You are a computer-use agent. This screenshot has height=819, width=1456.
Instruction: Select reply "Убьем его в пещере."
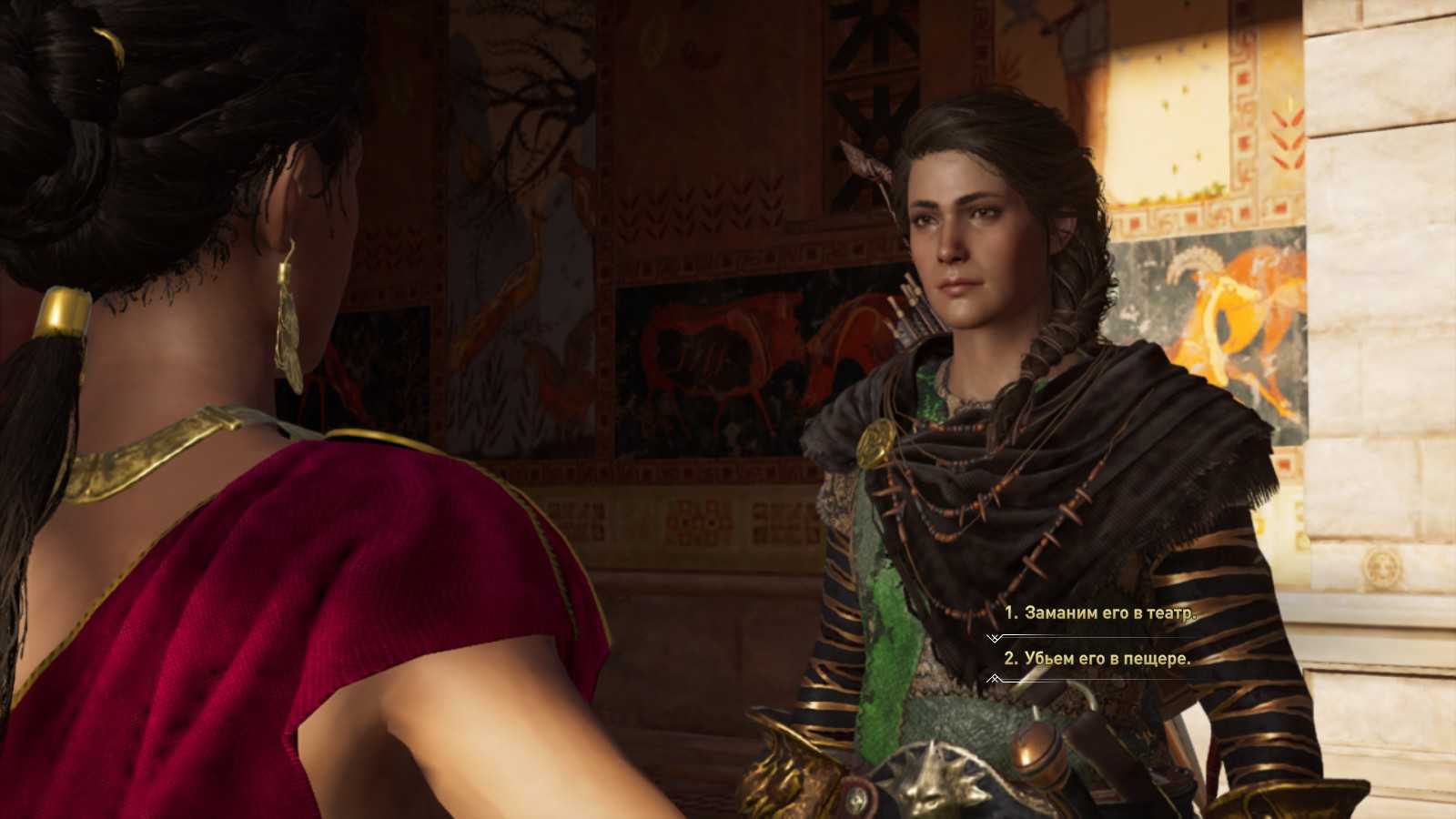(1097, 659)
